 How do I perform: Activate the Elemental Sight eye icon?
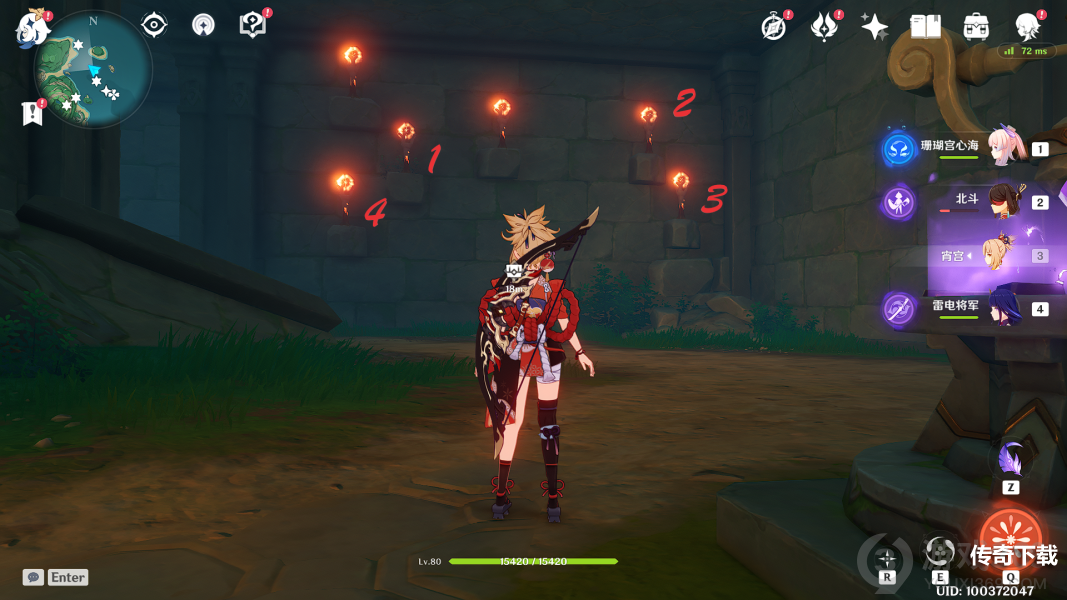(x=154, y=25)
